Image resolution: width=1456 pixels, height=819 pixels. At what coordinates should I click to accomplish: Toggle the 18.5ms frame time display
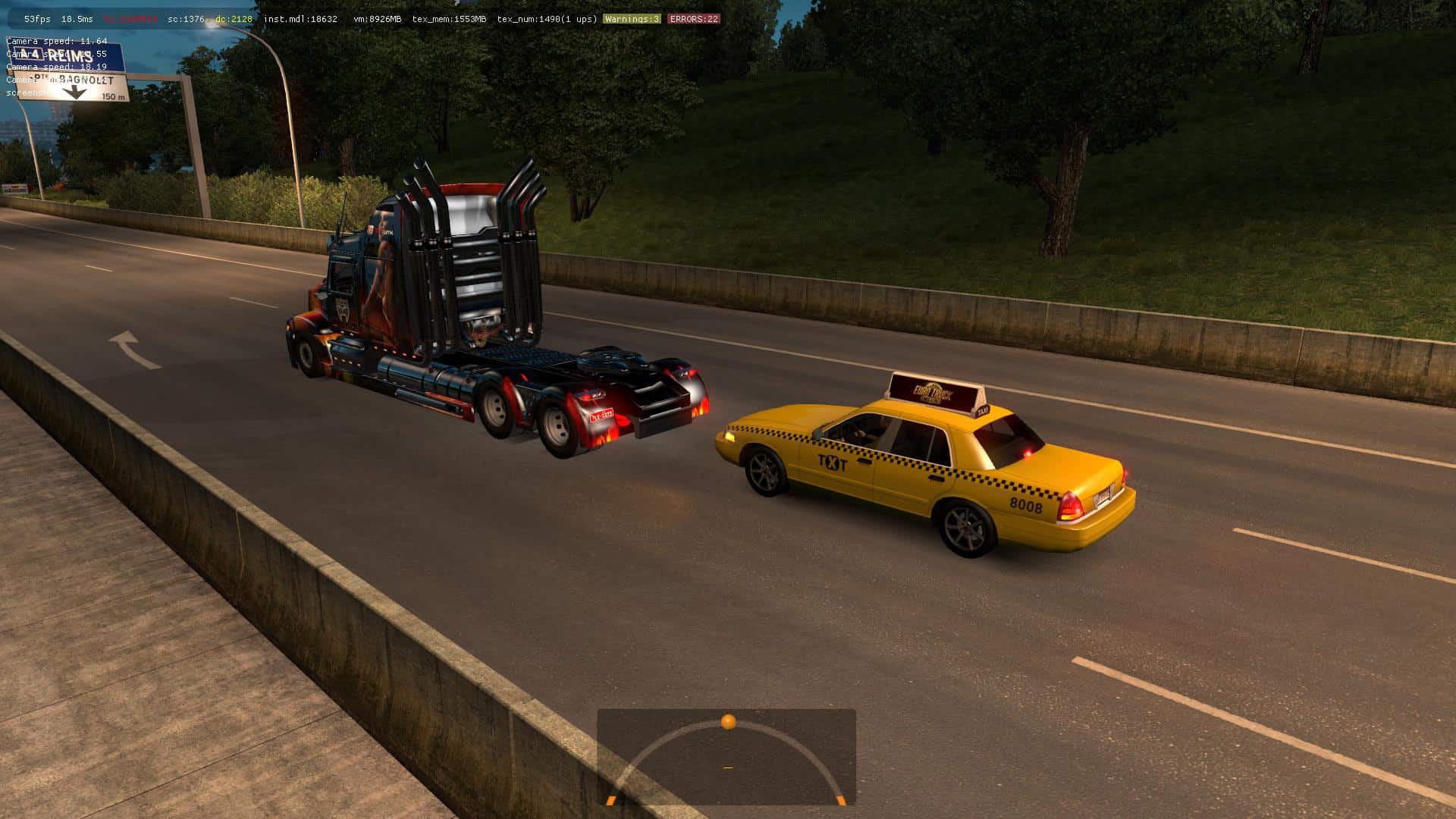coord(77,18)
